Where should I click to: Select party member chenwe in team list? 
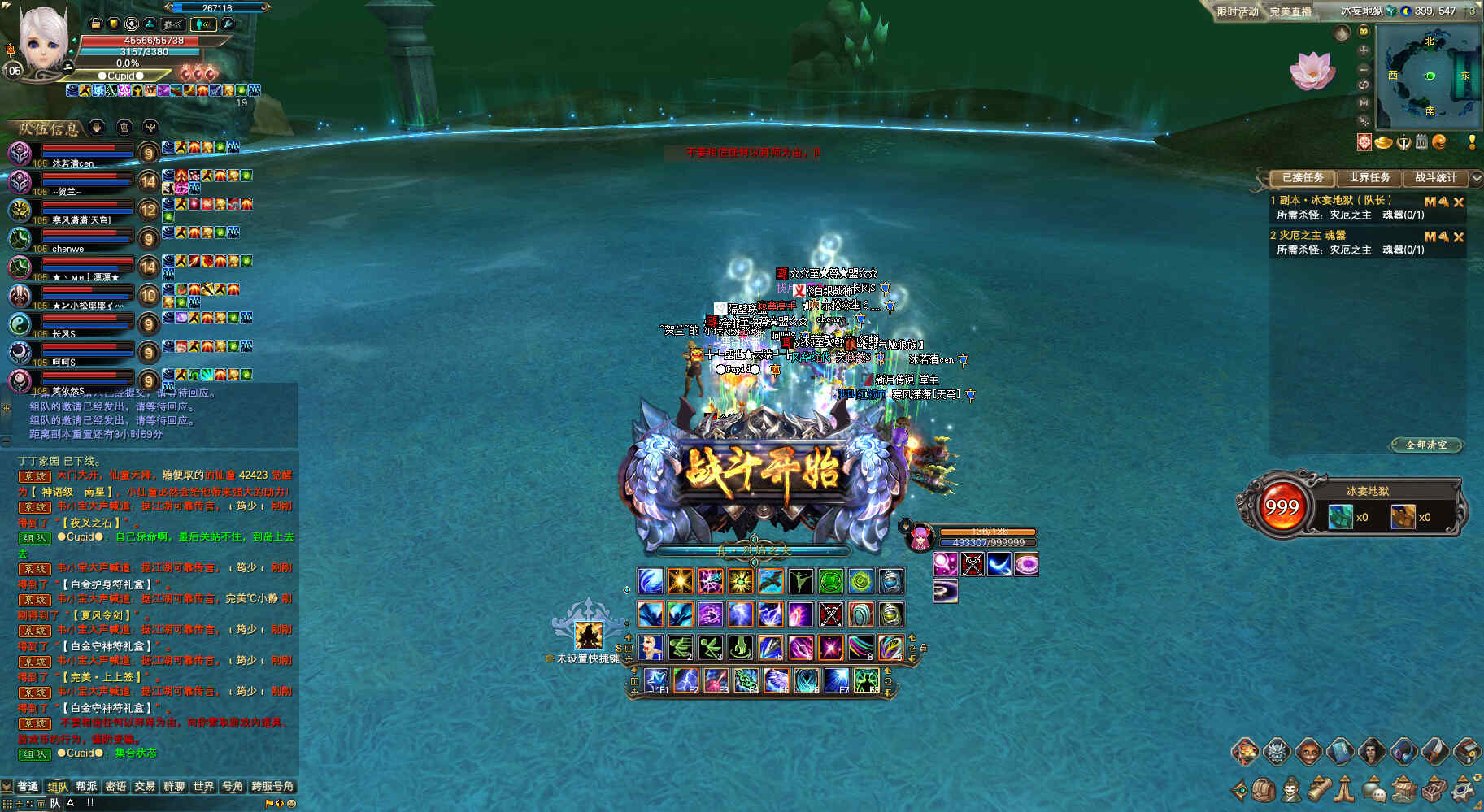tap(67, 249)
